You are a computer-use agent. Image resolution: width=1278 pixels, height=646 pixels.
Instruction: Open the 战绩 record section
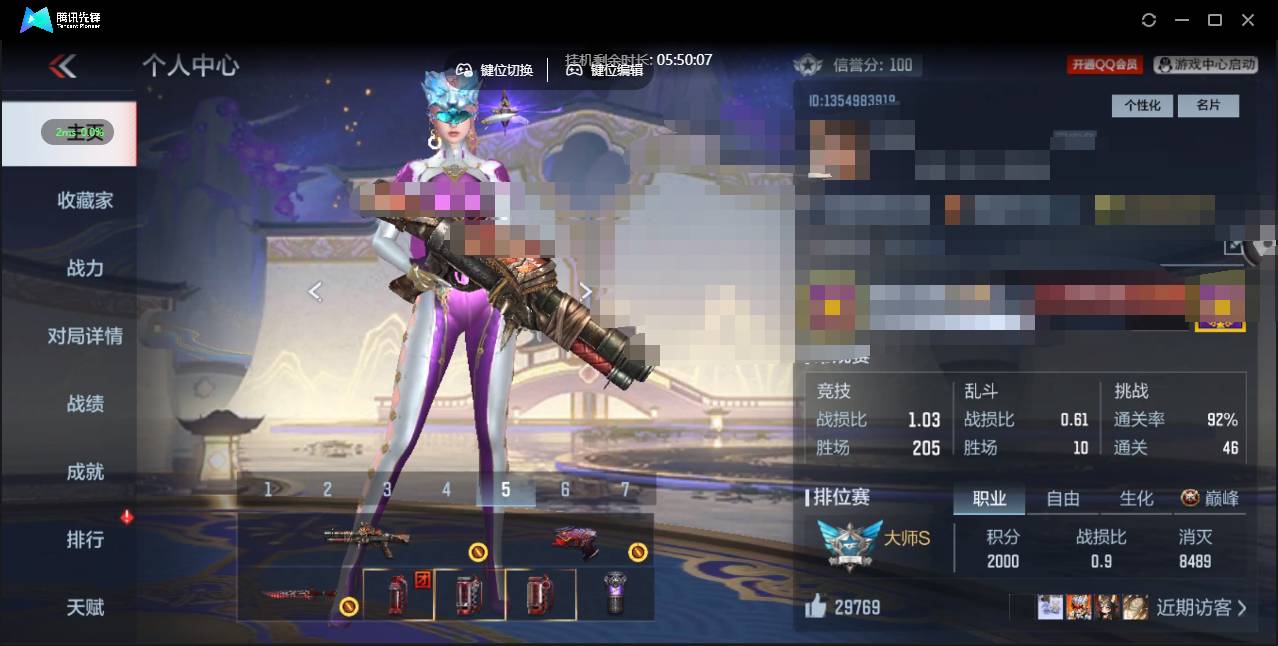click(85, 404)
